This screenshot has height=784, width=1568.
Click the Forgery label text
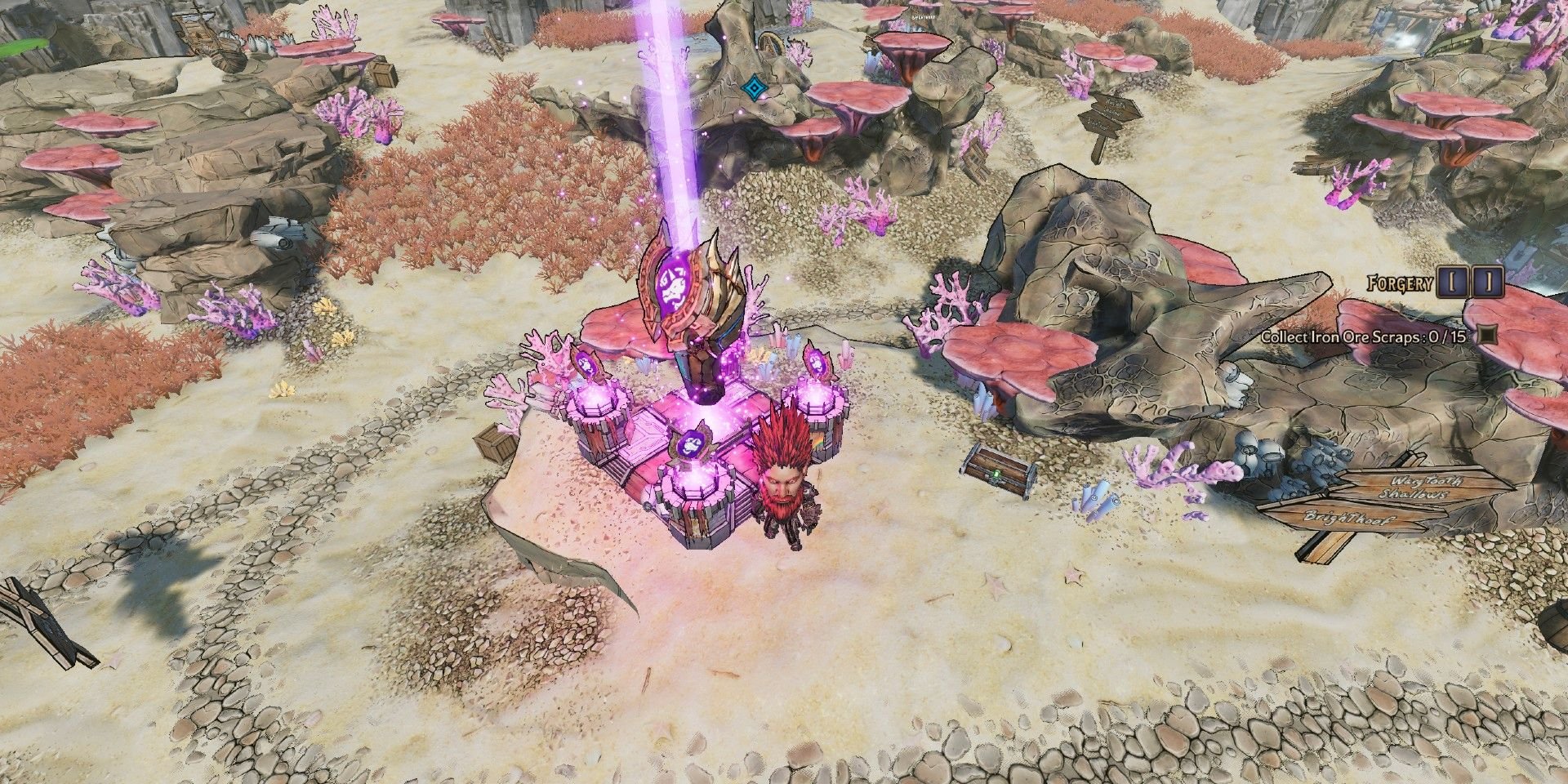pos(1398,283)
